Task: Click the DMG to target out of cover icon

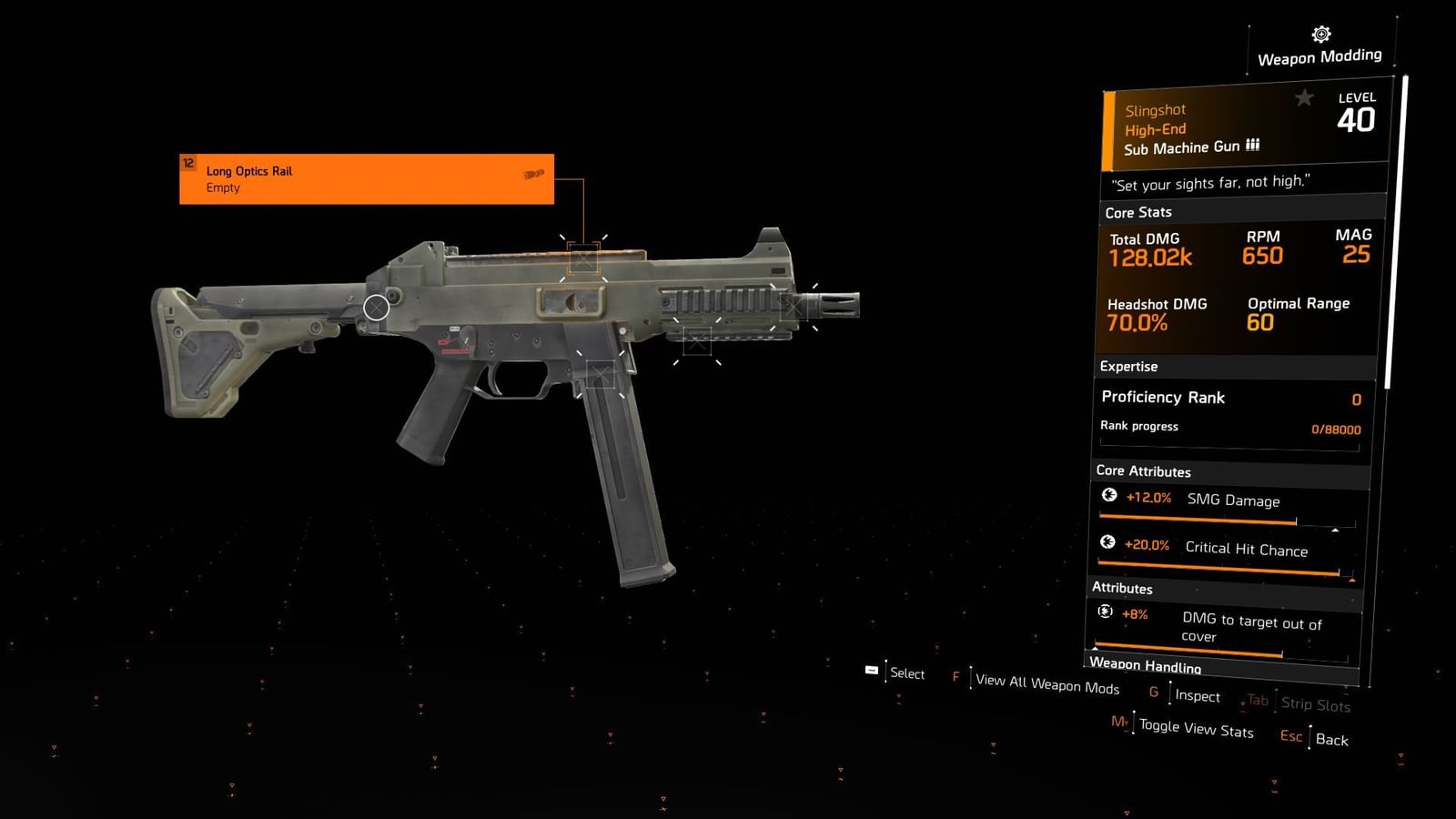Action: [1106, 612]
